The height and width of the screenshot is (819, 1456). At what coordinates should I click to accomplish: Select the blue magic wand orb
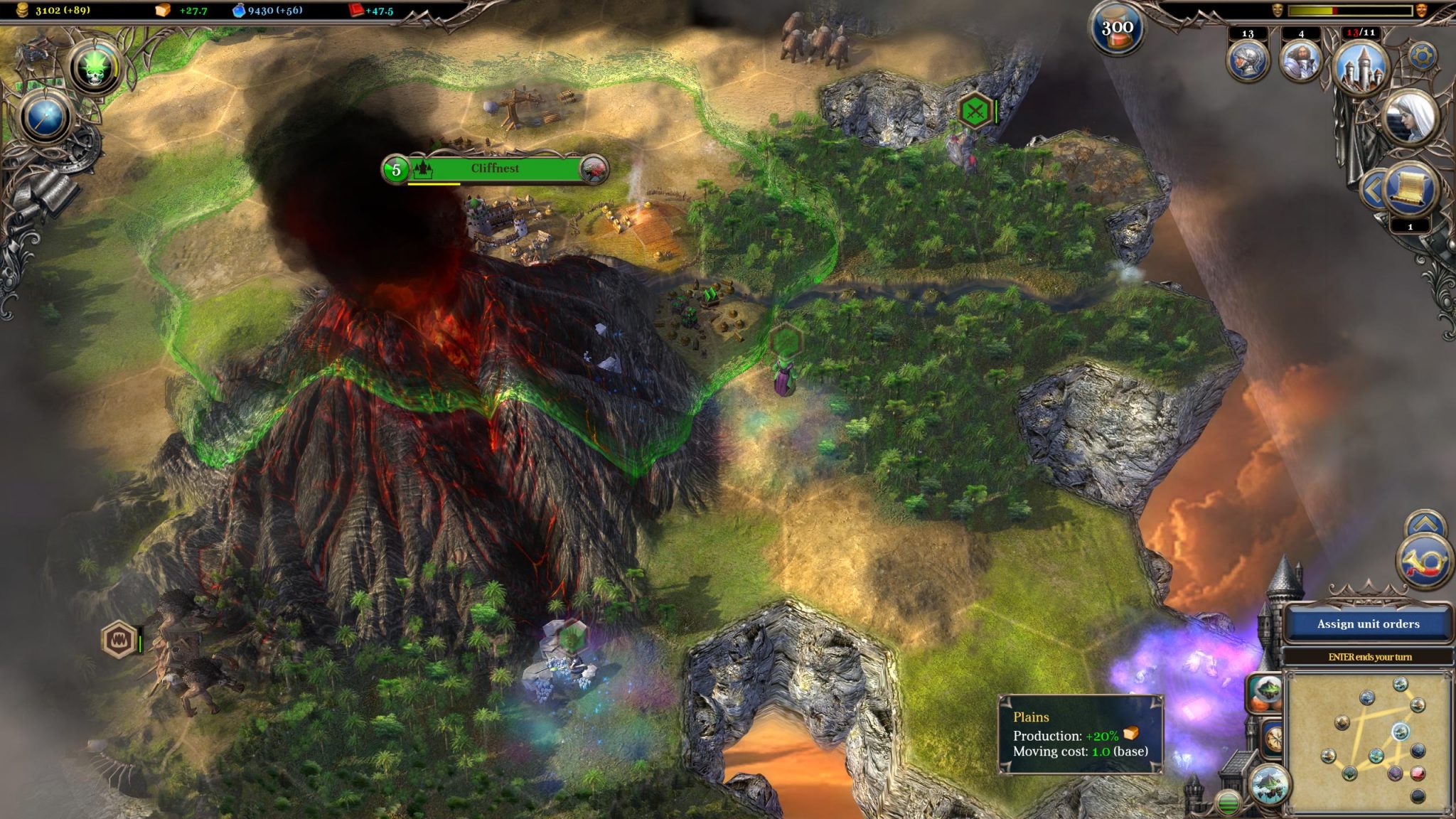point(46,117)
